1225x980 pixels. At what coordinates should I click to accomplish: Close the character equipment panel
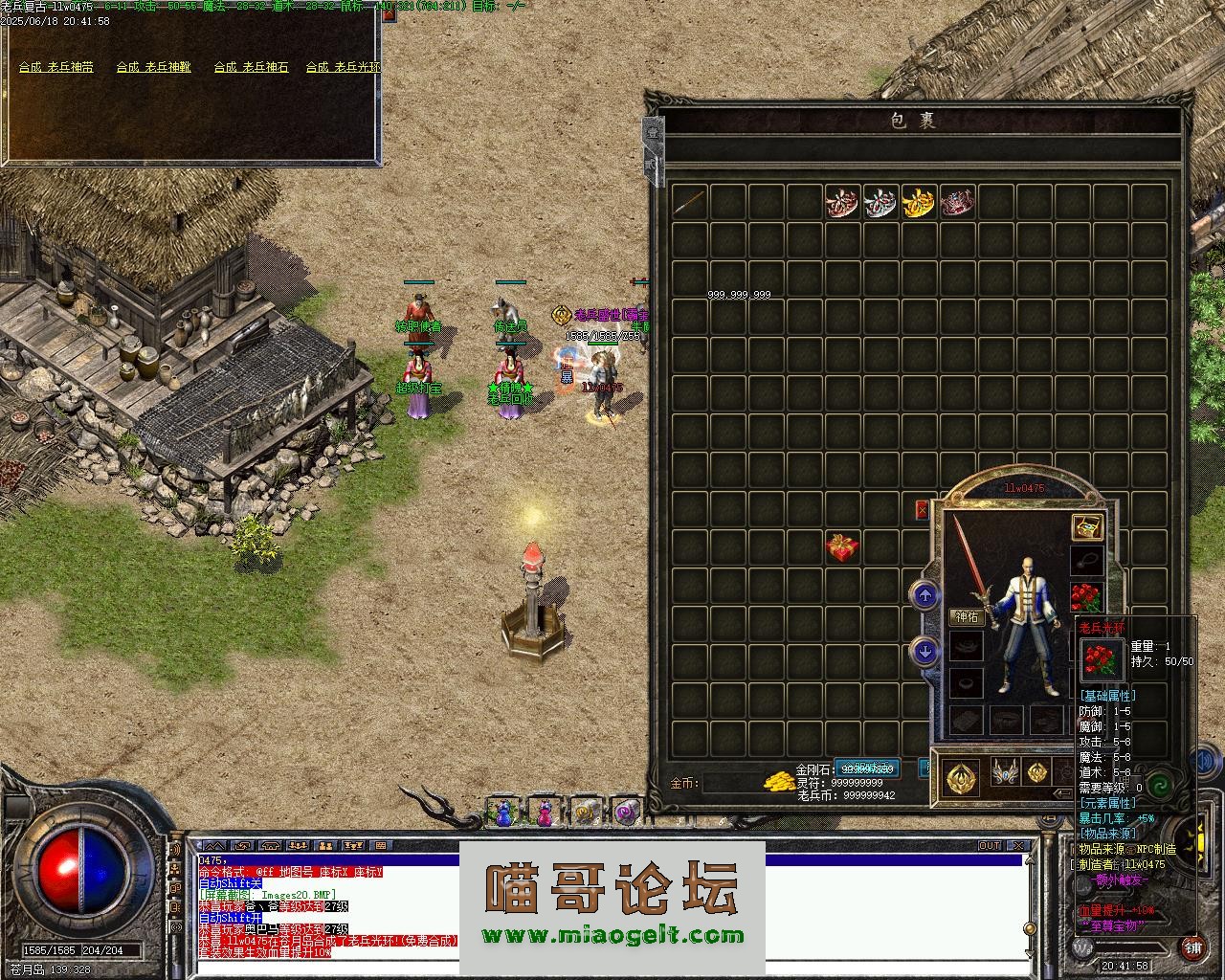coord(922,510)
